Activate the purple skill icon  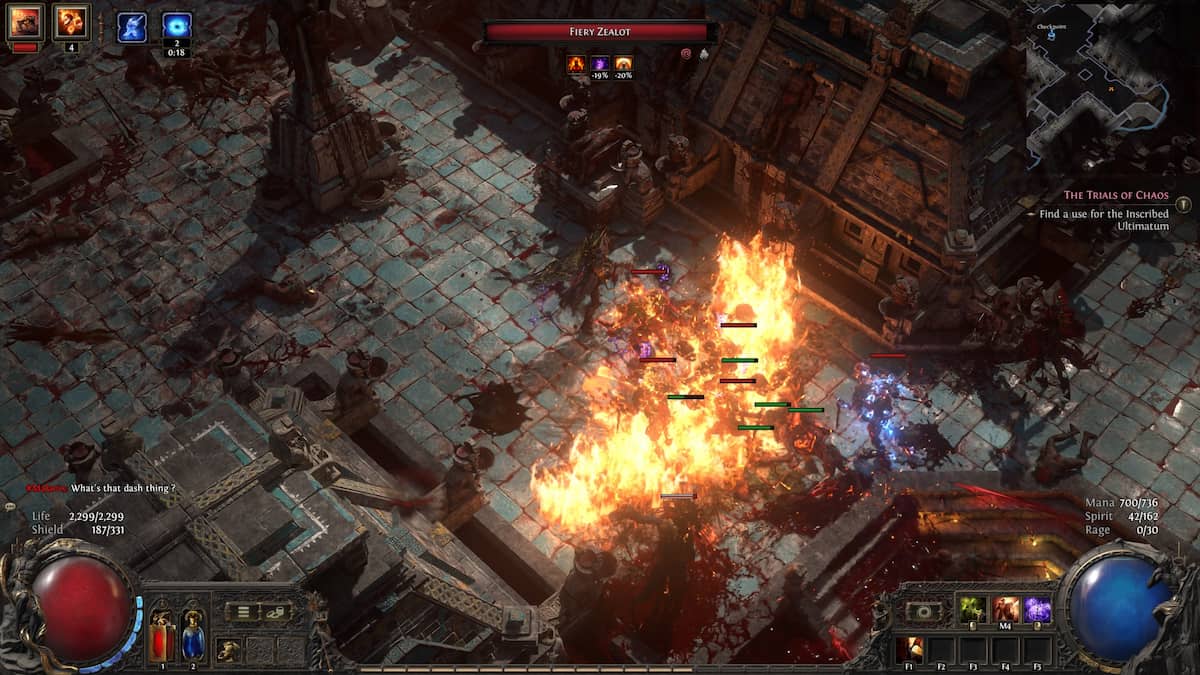(x=1037, y=610)
